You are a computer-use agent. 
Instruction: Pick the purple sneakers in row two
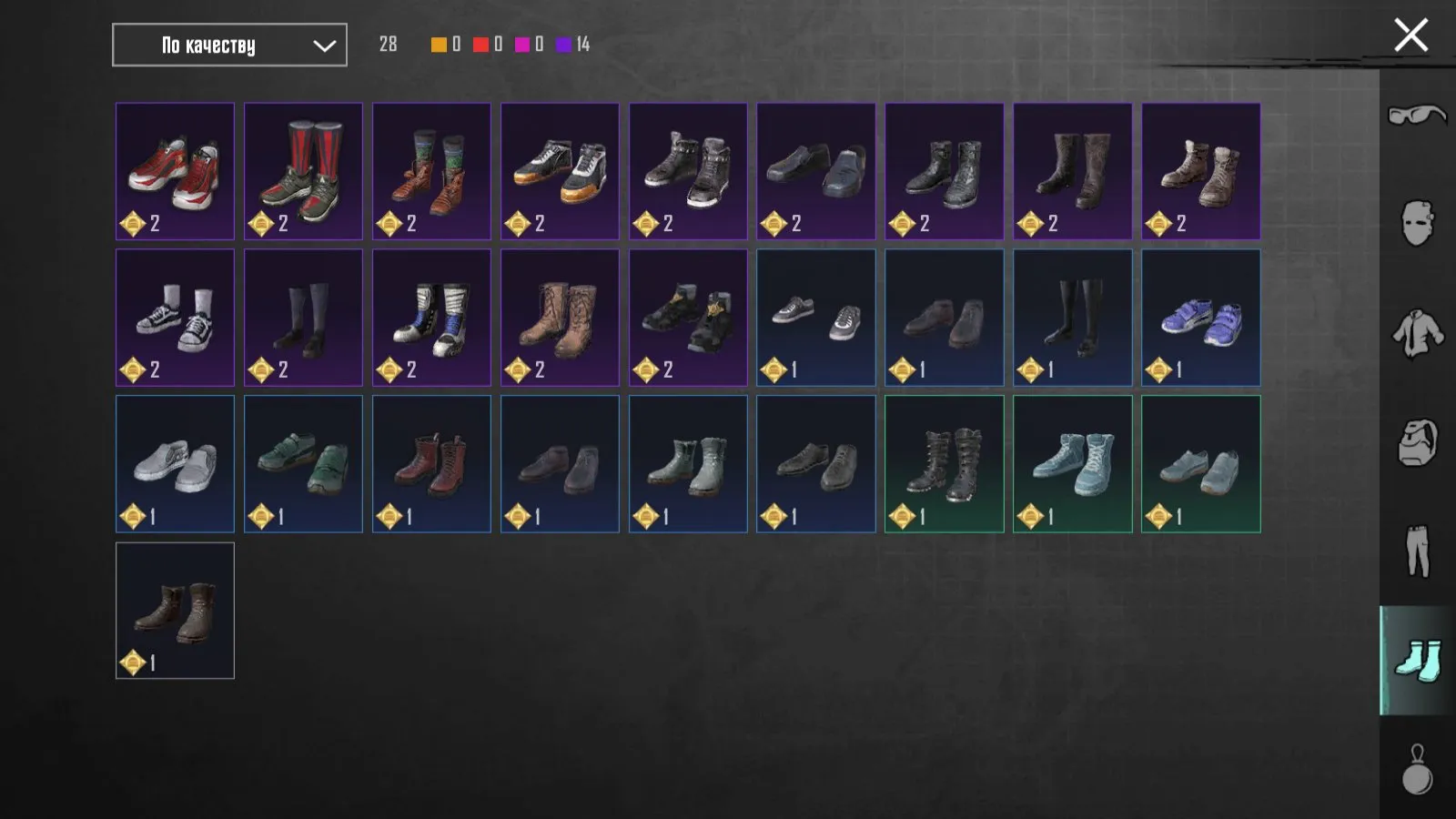coord(1200,317)
